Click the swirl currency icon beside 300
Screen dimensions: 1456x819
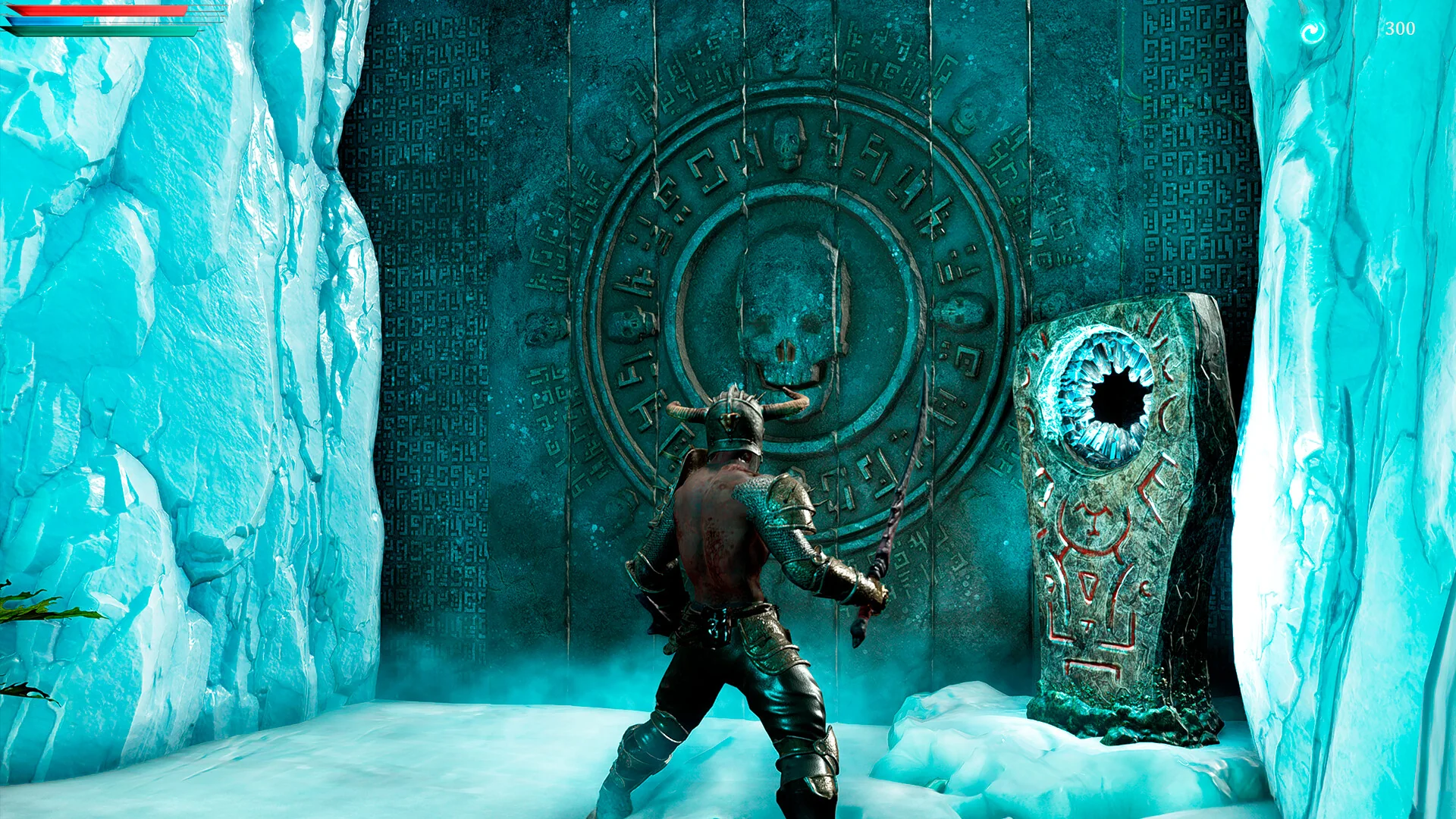[x=1312, y=32]
